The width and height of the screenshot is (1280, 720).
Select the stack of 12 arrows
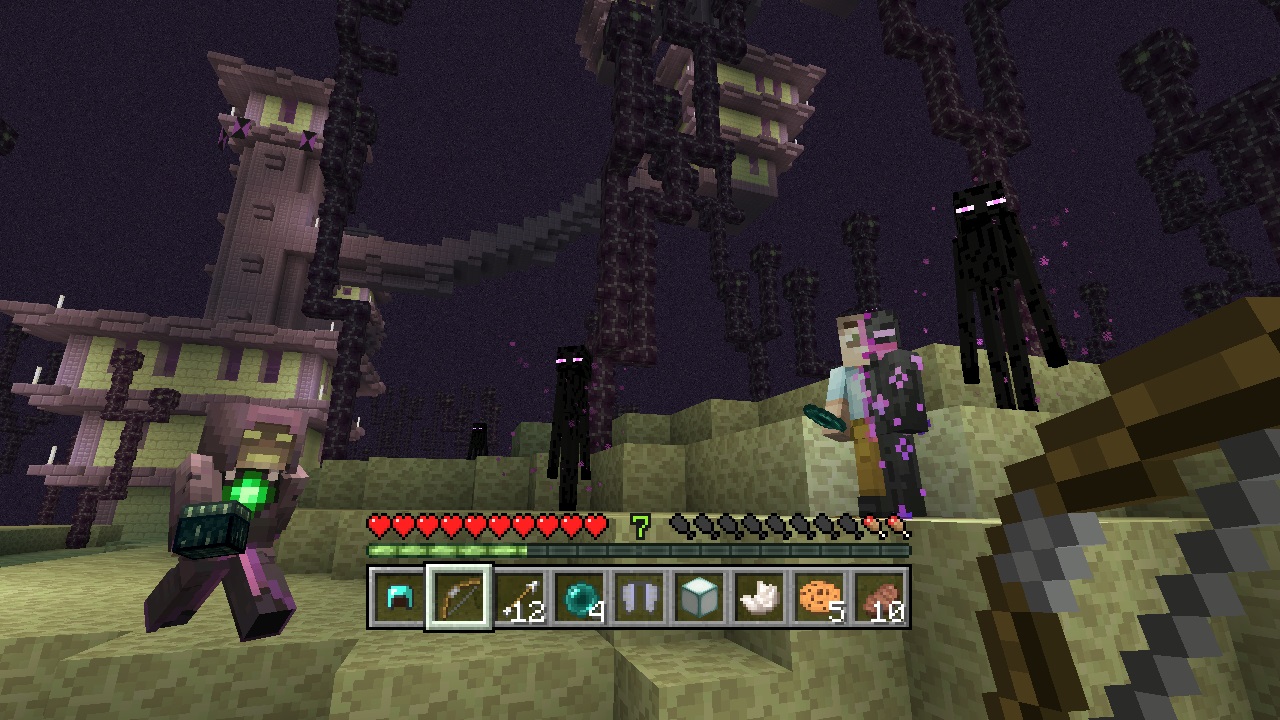518,599
